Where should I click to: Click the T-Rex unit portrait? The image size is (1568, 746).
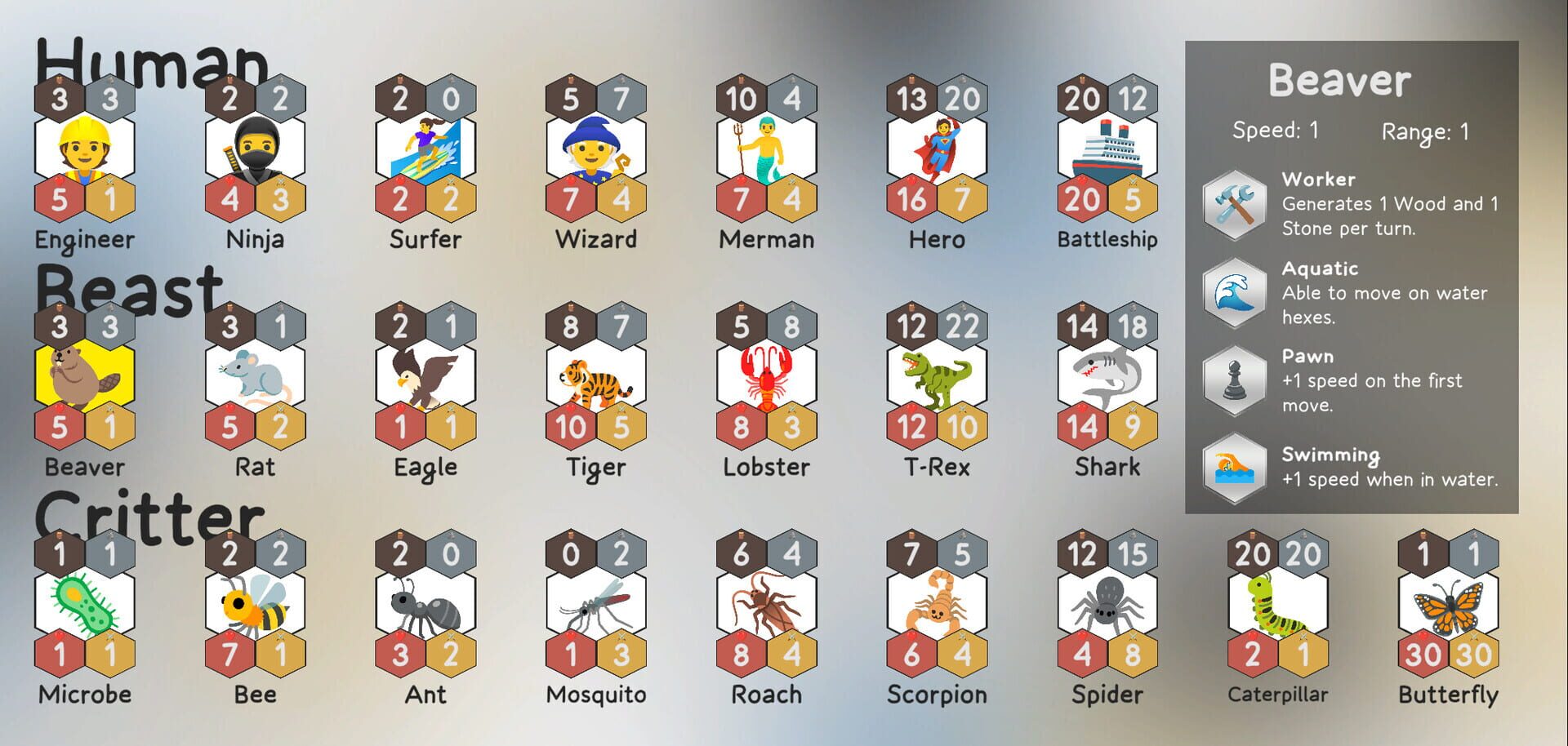click(938, 377)
